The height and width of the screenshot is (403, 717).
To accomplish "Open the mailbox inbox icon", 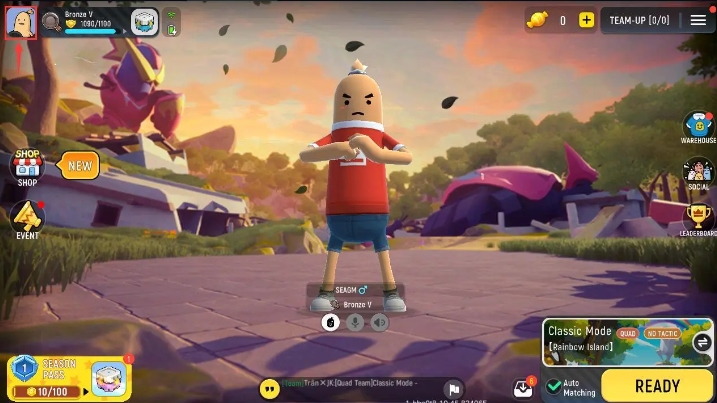I will click(x=523, y=388).
